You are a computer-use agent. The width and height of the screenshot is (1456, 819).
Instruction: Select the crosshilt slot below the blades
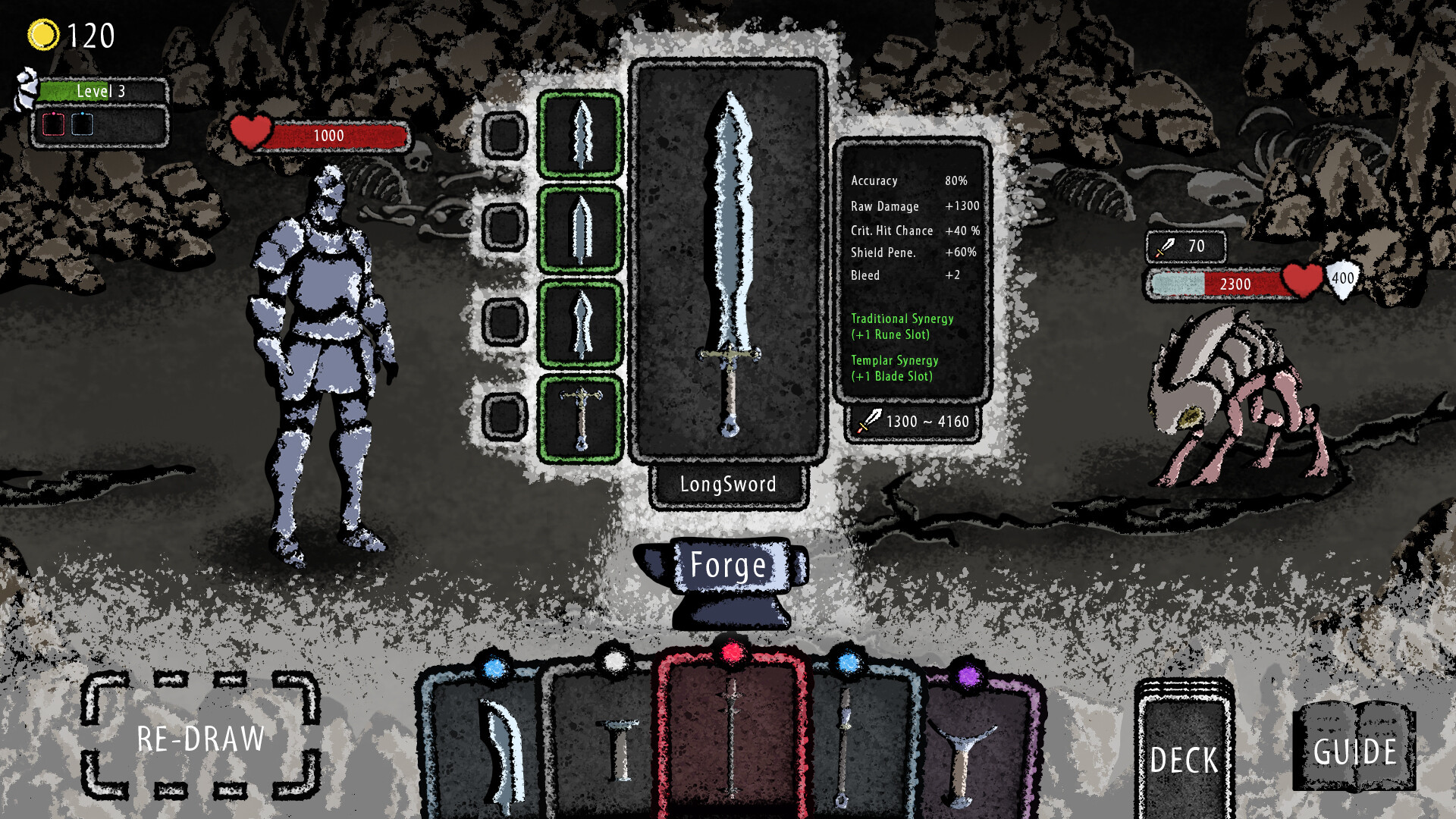click(581, 416)
